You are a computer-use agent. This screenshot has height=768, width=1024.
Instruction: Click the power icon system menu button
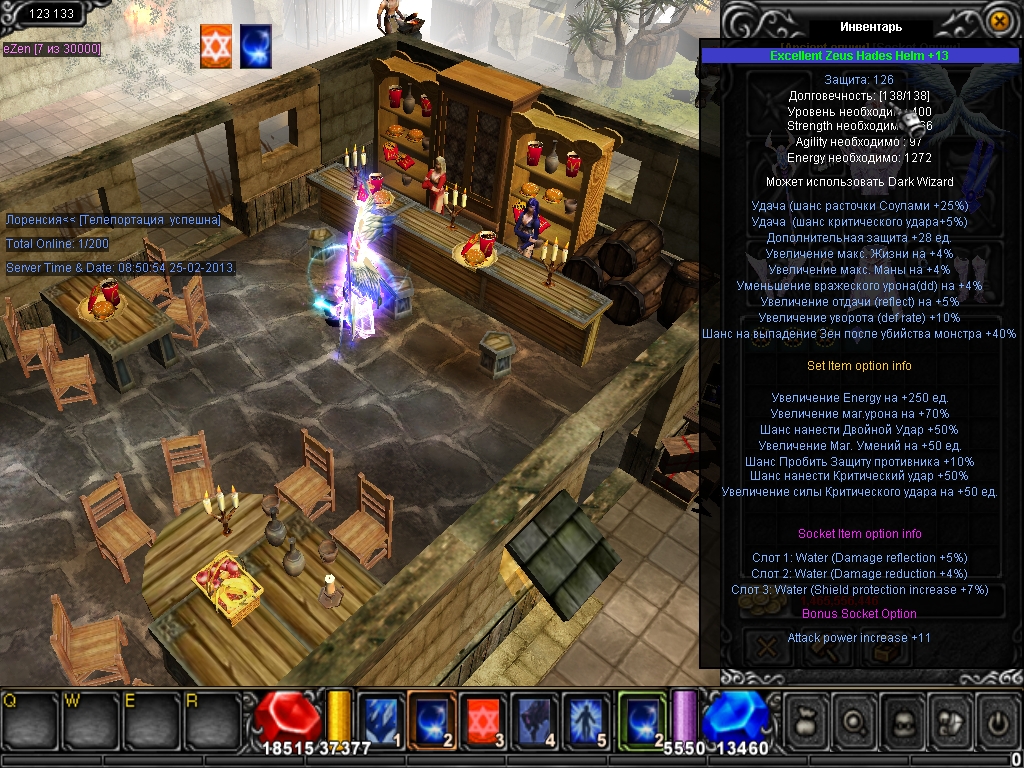coord(997,718)
